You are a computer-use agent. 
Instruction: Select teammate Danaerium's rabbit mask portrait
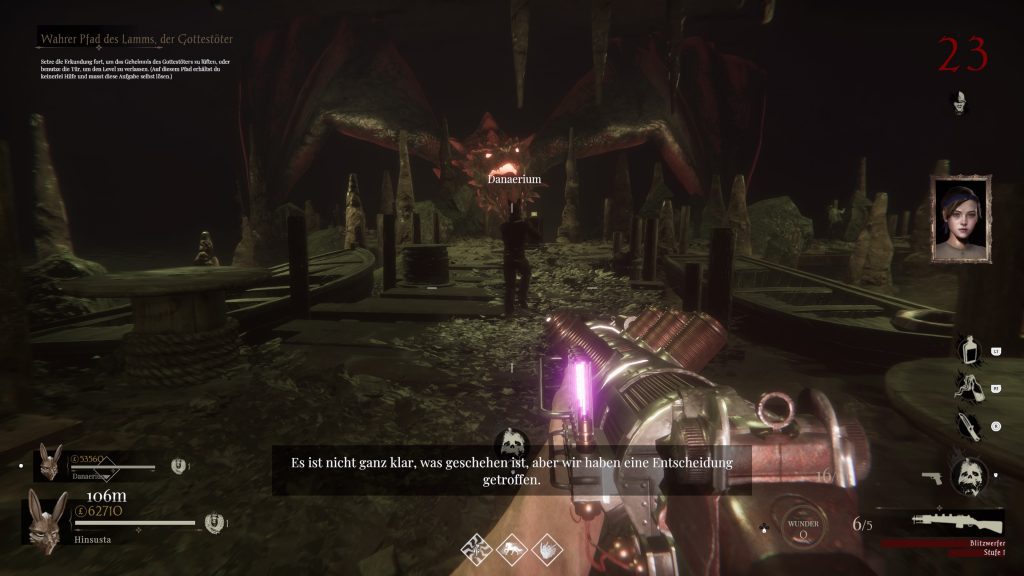click(49, 460)
